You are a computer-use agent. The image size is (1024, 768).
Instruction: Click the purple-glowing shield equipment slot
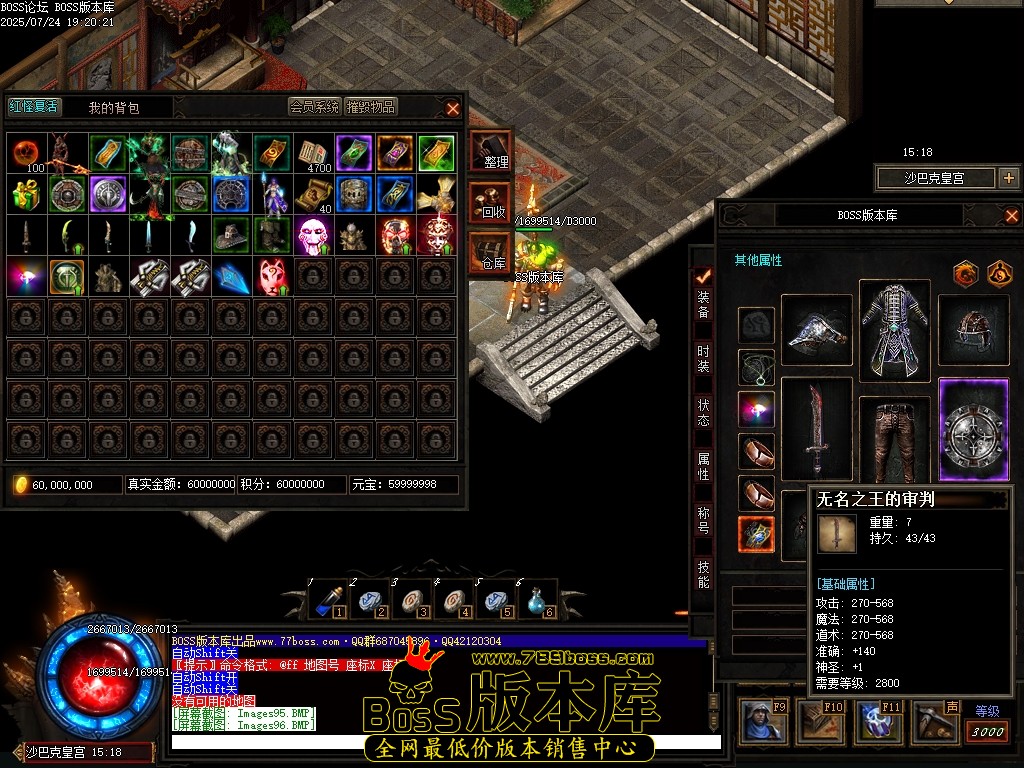[x=973, y=430]
